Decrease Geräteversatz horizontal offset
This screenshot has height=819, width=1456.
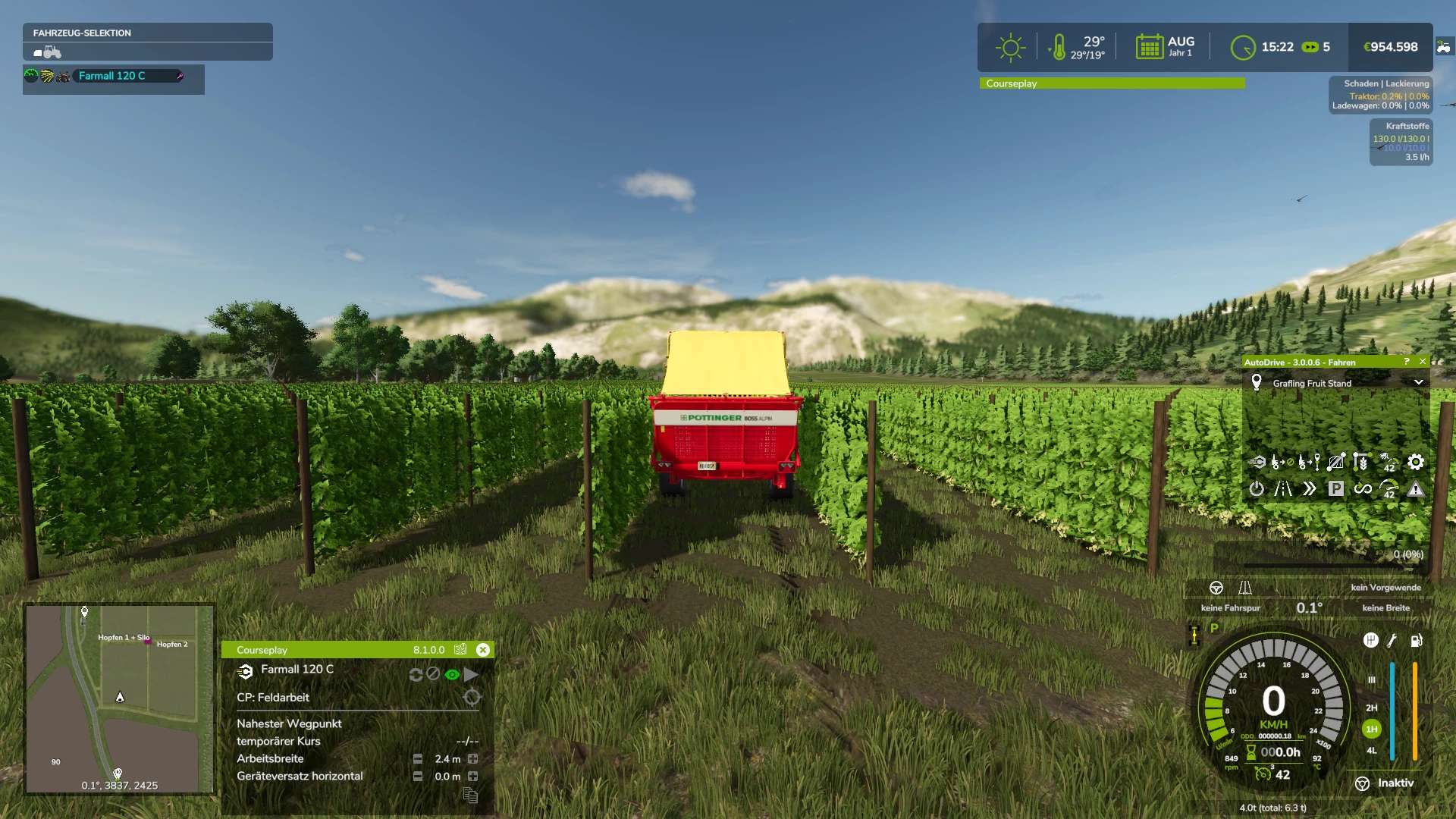tap(418, 777)
